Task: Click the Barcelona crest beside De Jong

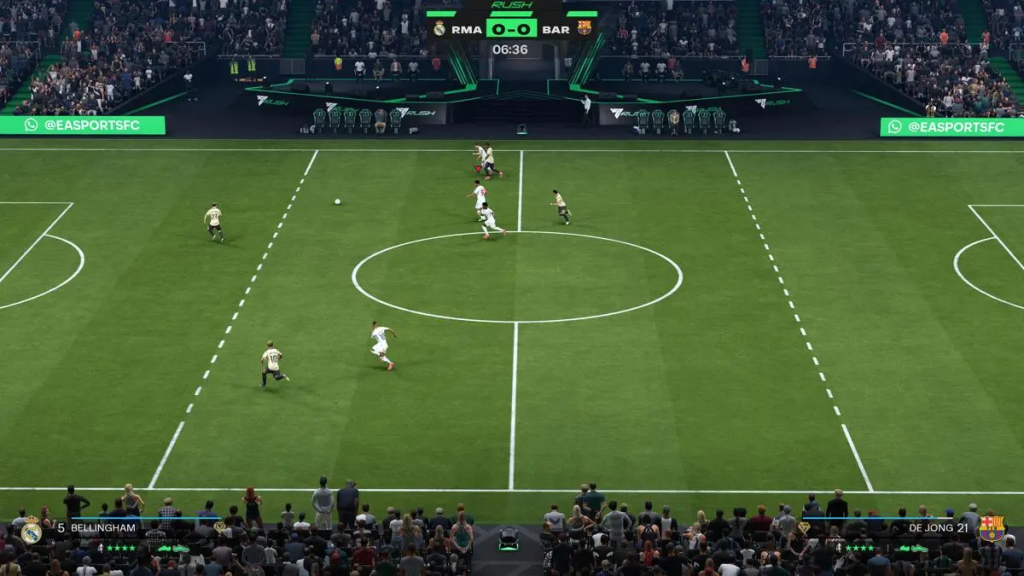Action: coord(991,528)
